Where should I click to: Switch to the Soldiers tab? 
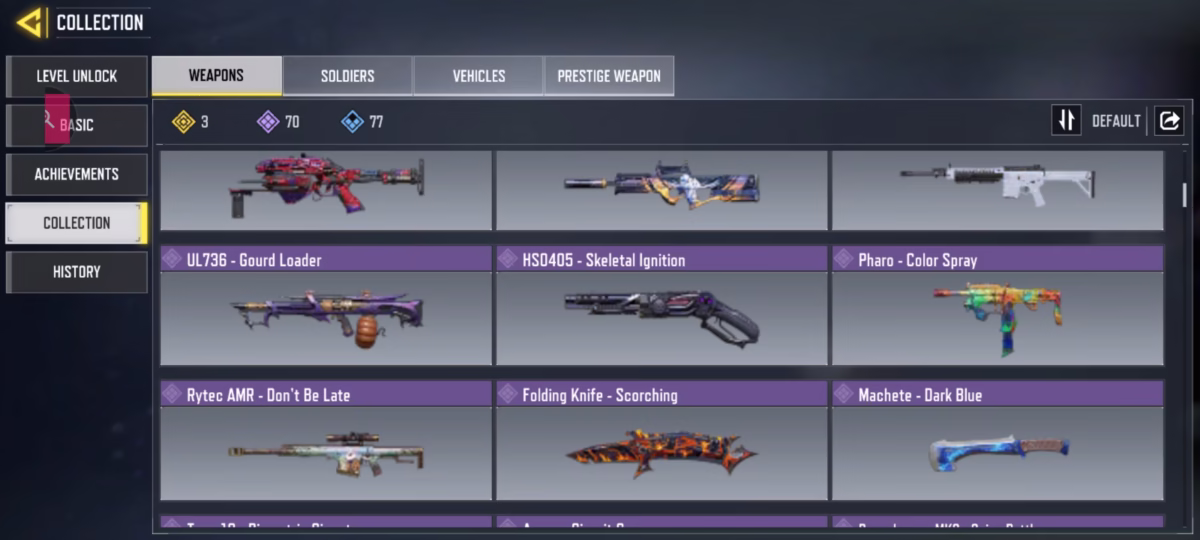347,76
